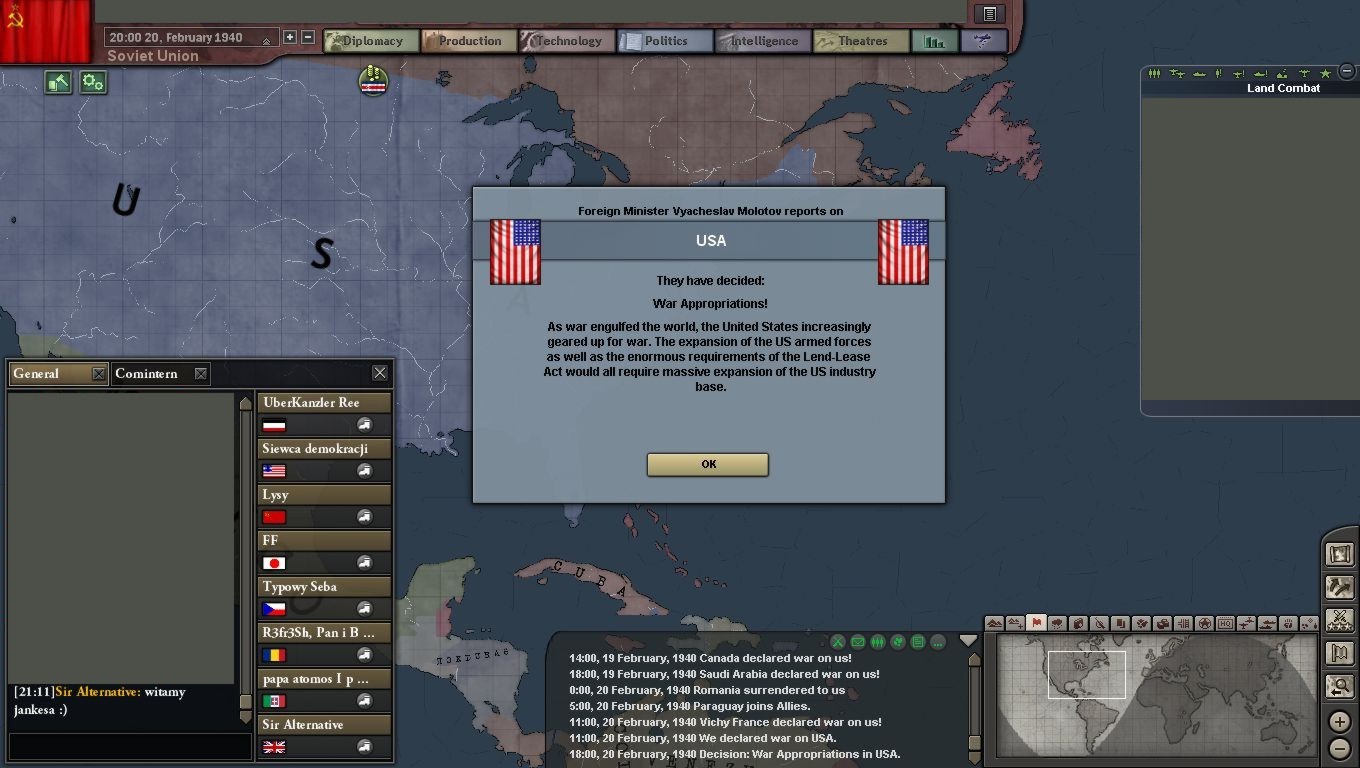Image resolution: width=1360 pixels, height=768 pixels.
Task: Click the chat message input field
Action: tap(128, 746)
